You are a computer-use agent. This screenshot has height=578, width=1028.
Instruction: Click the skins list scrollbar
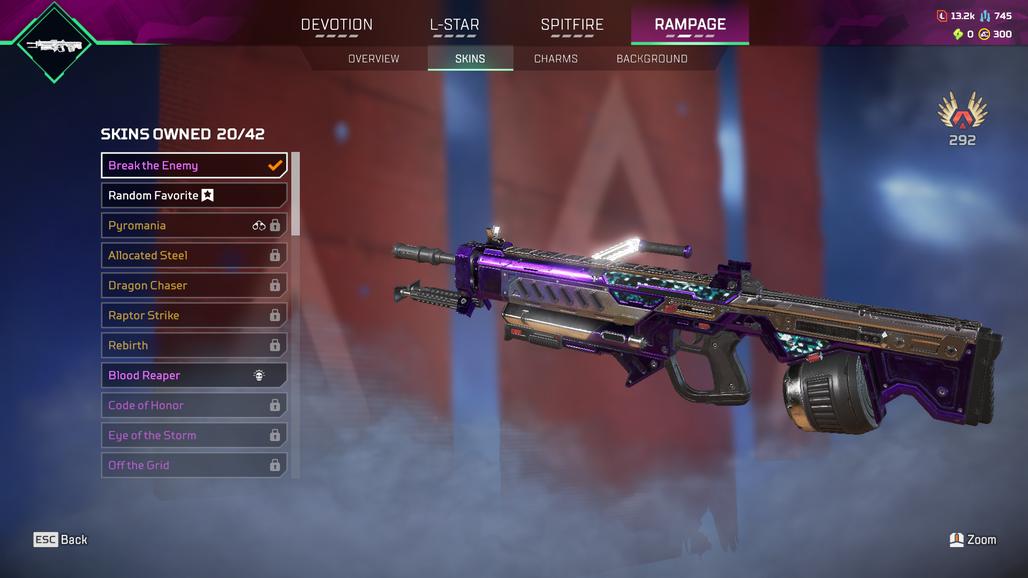pyautogui.click(x=295, y=195)
